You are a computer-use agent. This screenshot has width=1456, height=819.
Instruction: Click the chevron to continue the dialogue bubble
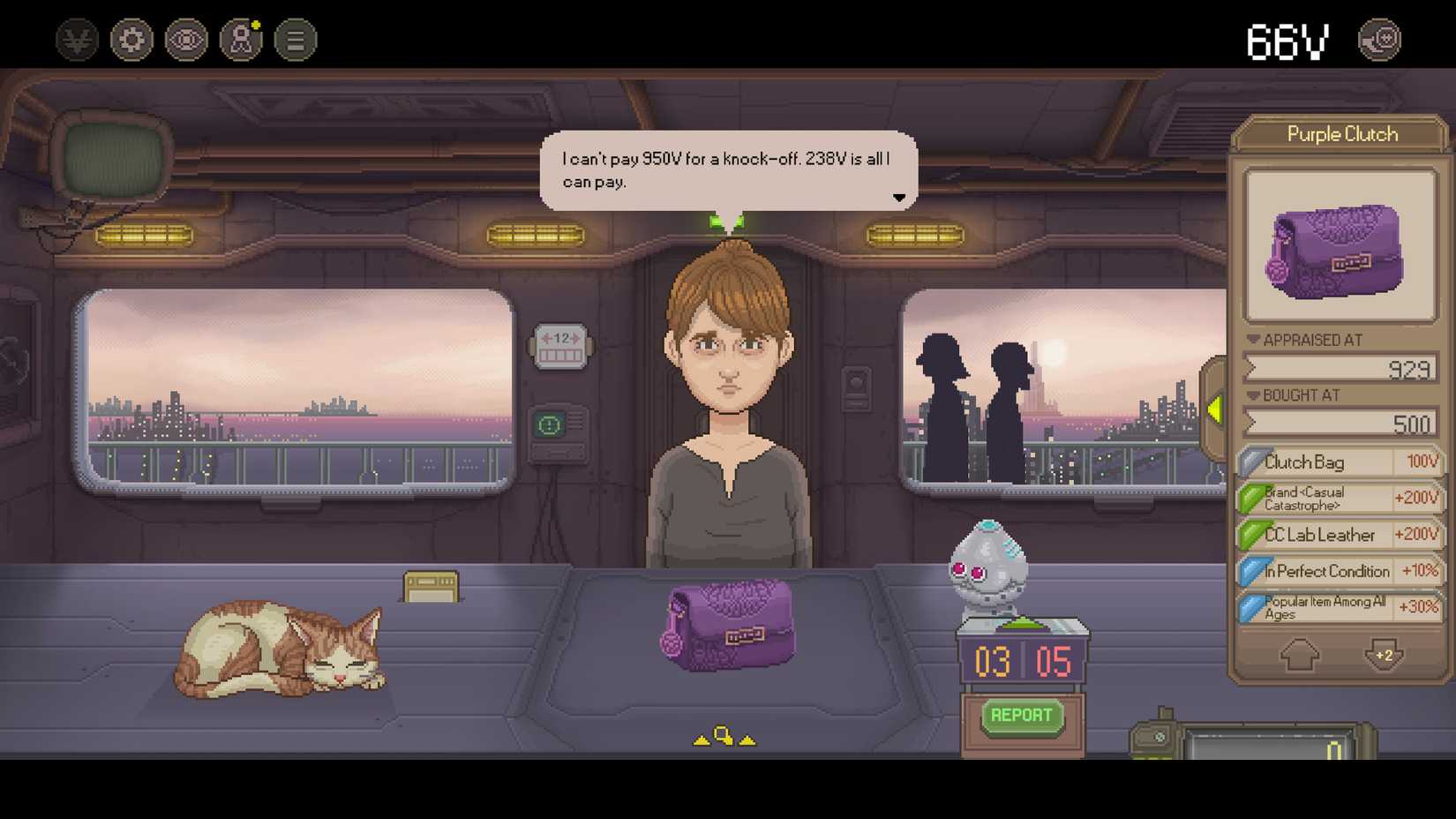(x=899, y=198)
